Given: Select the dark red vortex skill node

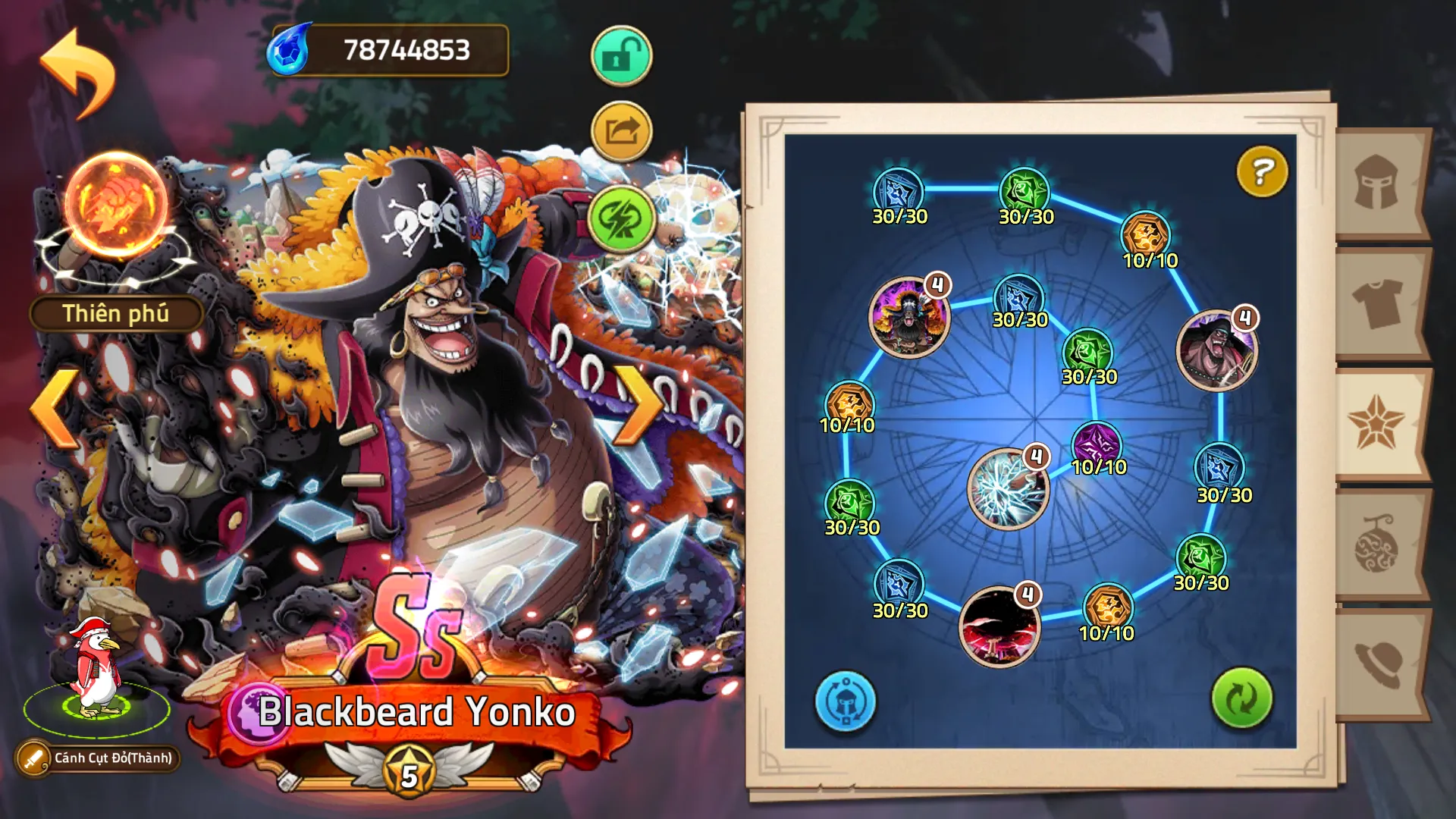Looking at the screenshot, I should tap(999, 626).
